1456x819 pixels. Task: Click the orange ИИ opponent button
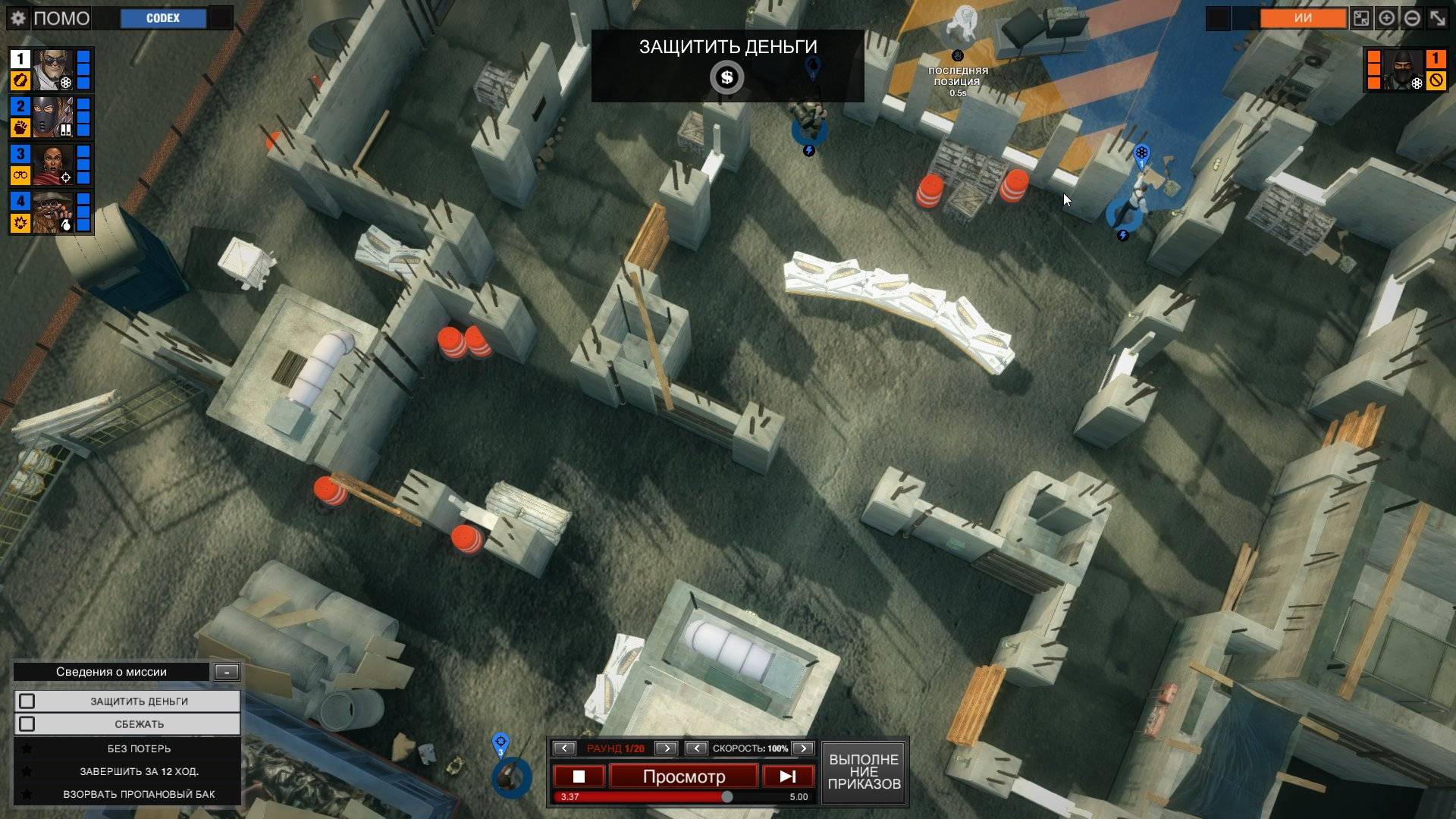(1303, 18)
